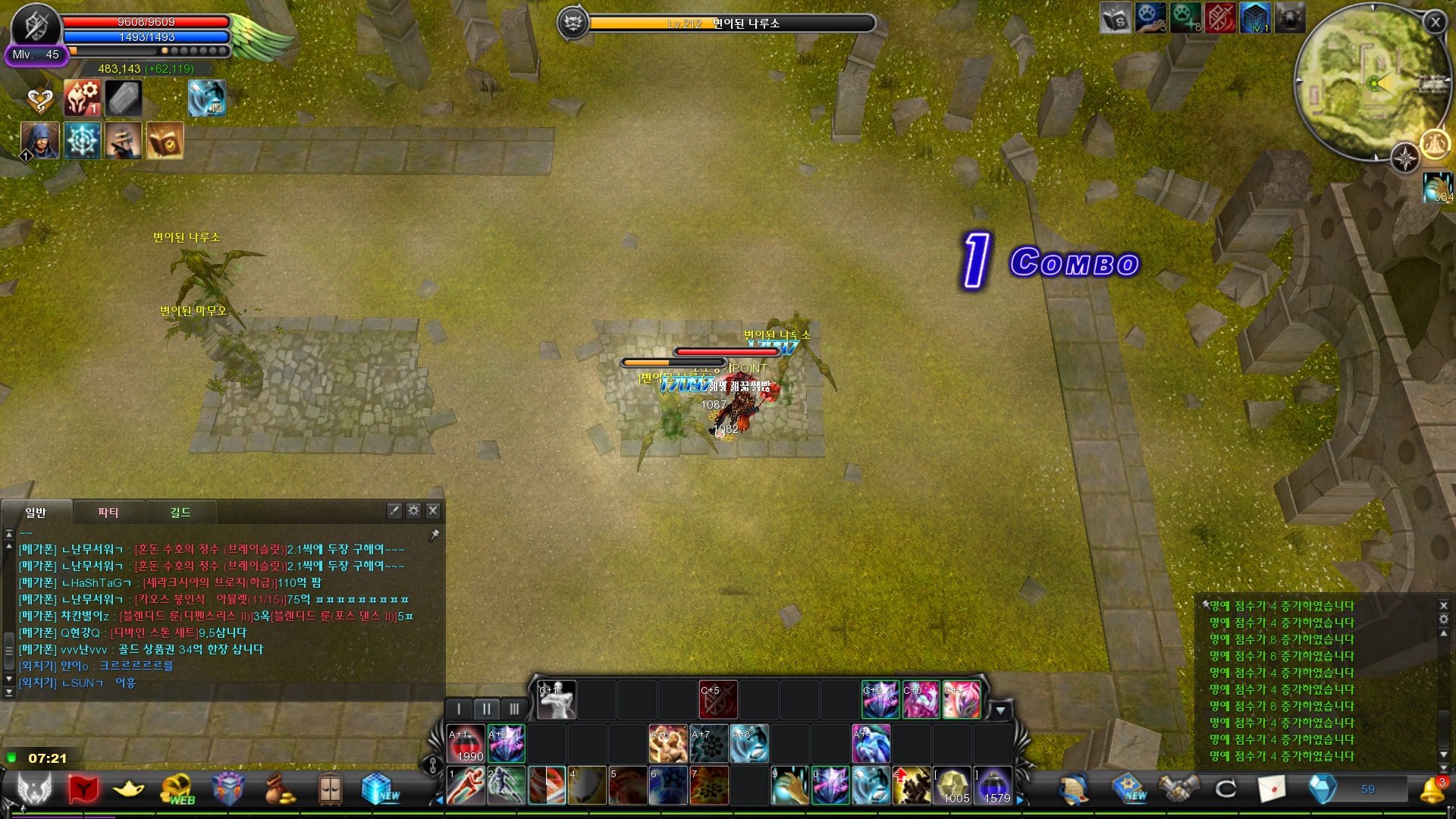Select the hooded character portrait icon
The image size is (1456, 819).
40,140
